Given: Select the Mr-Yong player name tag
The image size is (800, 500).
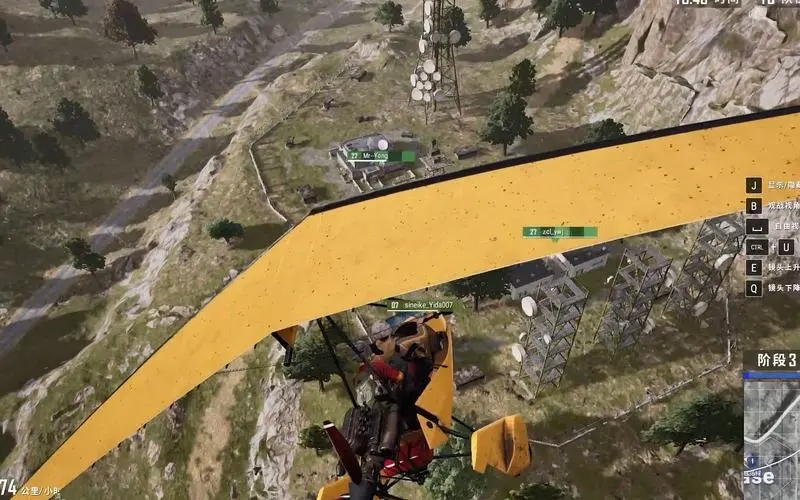Looking at the screenshot, I should pos(380,155).
